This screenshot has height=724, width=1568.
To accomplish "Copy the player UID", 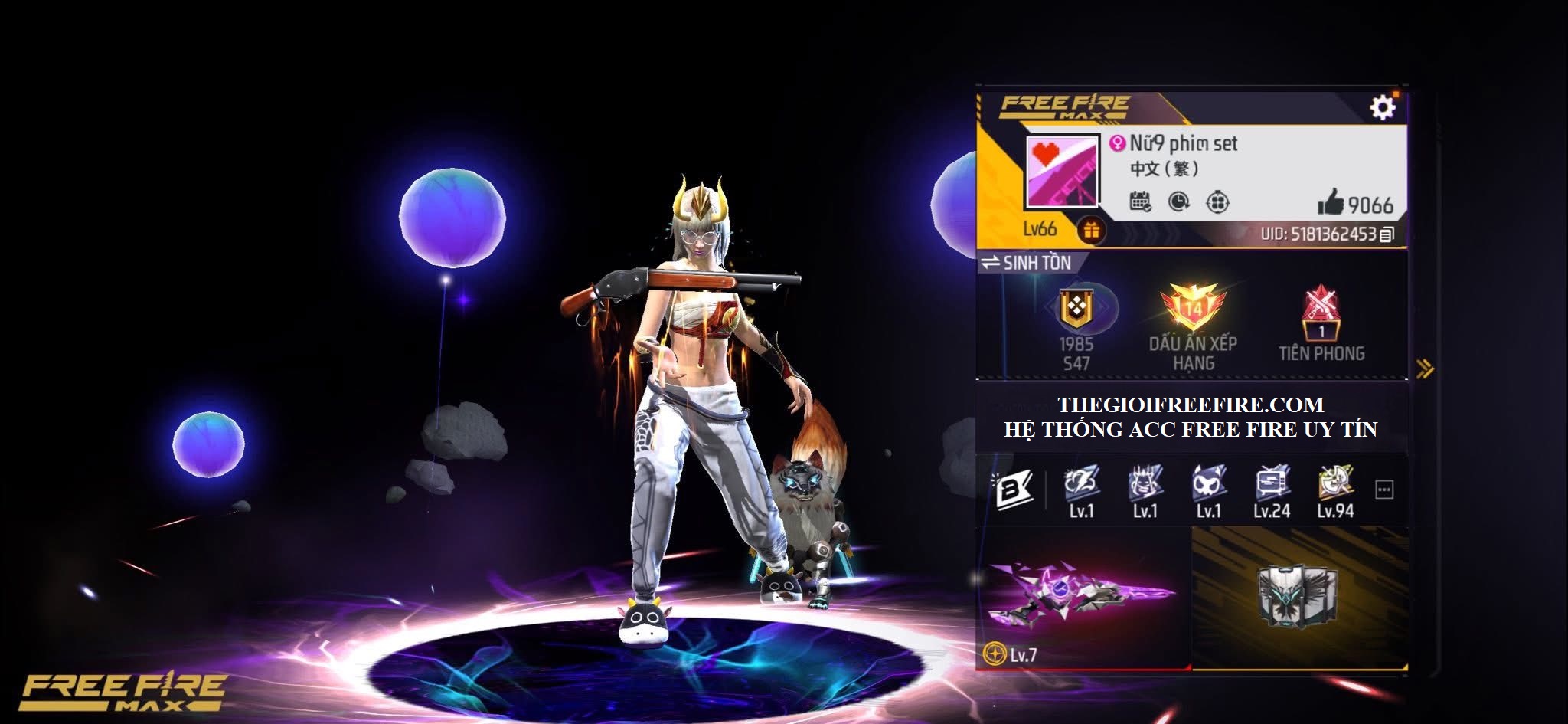I will tap(1387, 234).
